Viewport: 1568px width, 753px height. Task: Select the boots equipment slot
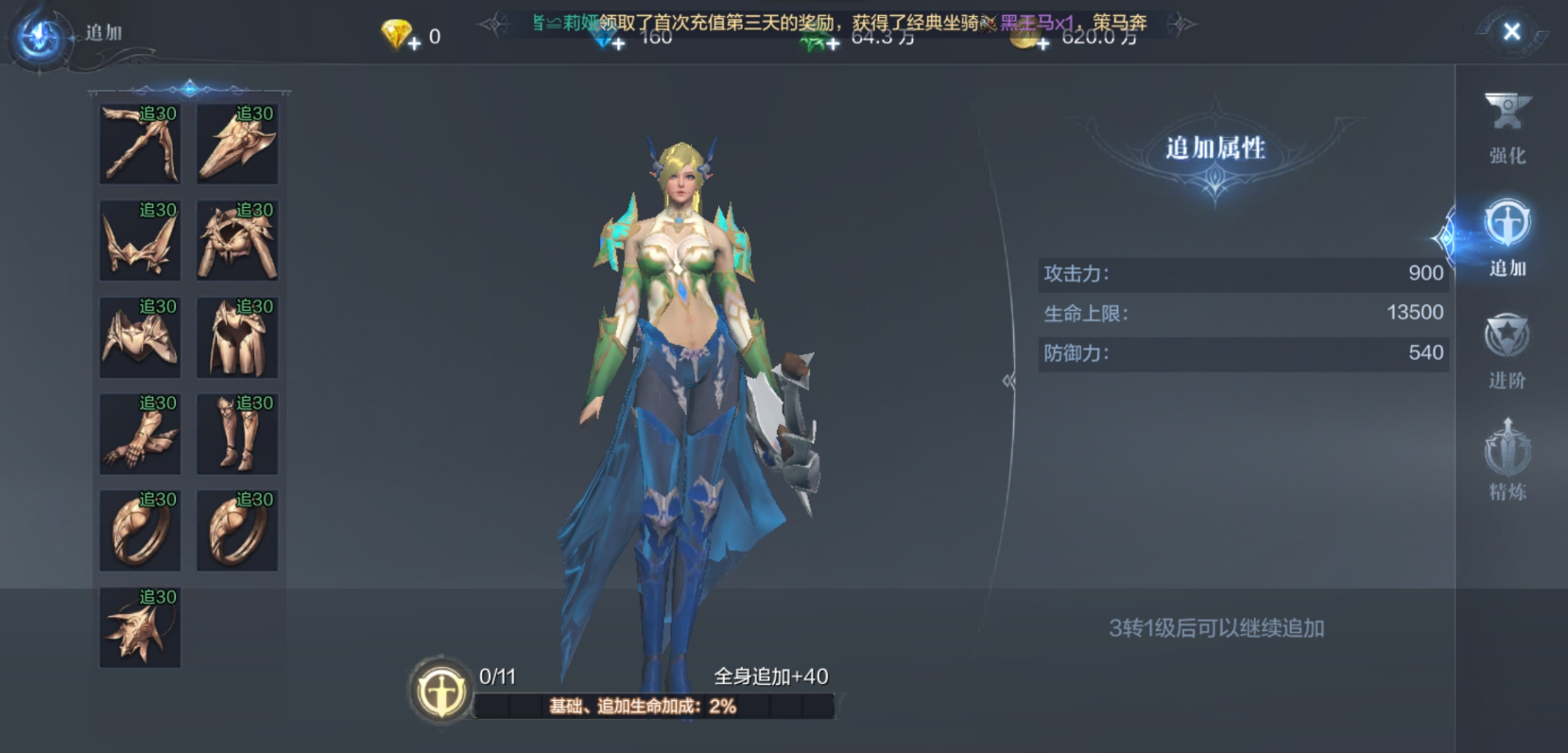click(x=237, y=434)
